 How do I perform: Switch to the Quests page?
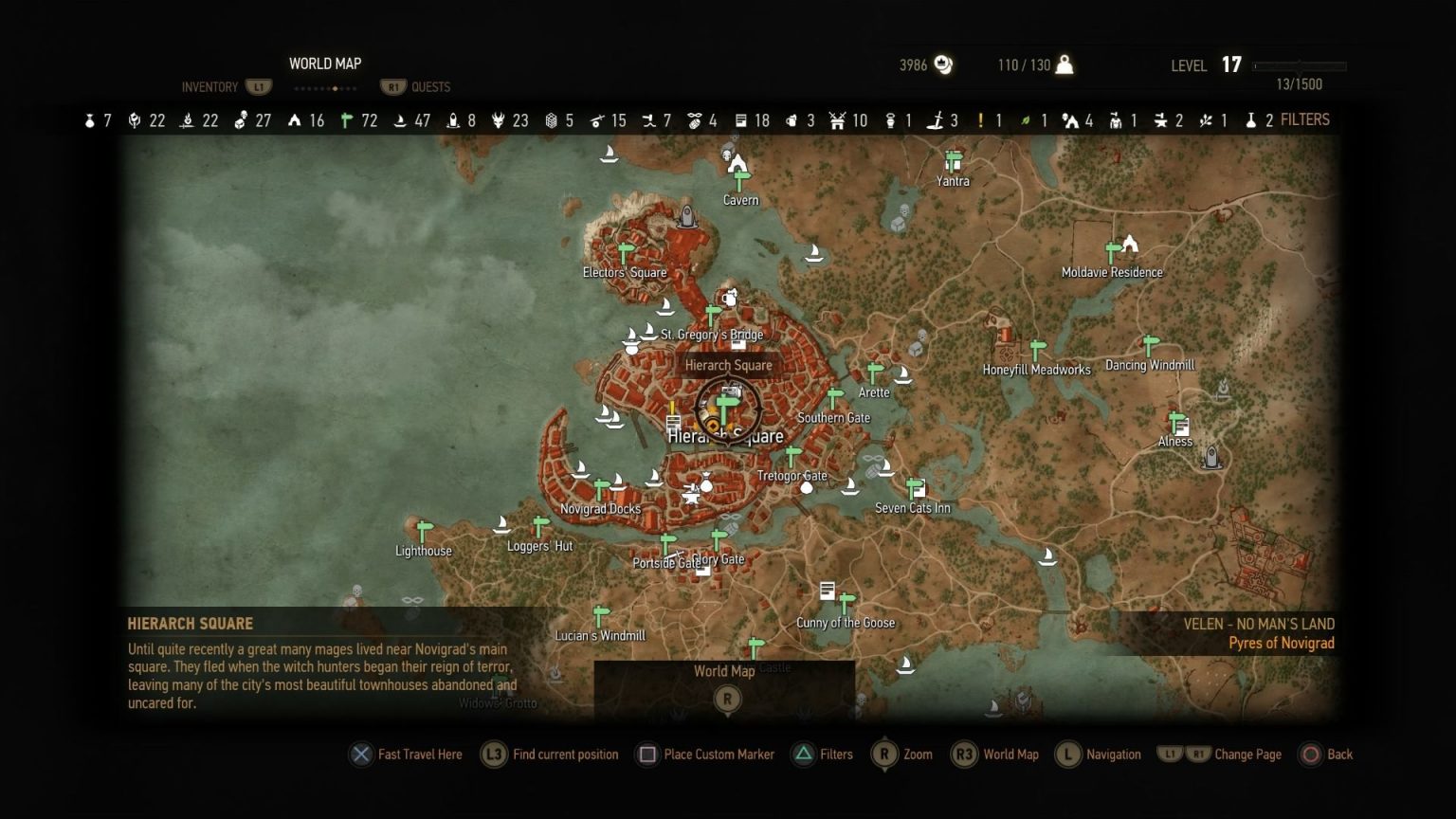click(430, 87)
